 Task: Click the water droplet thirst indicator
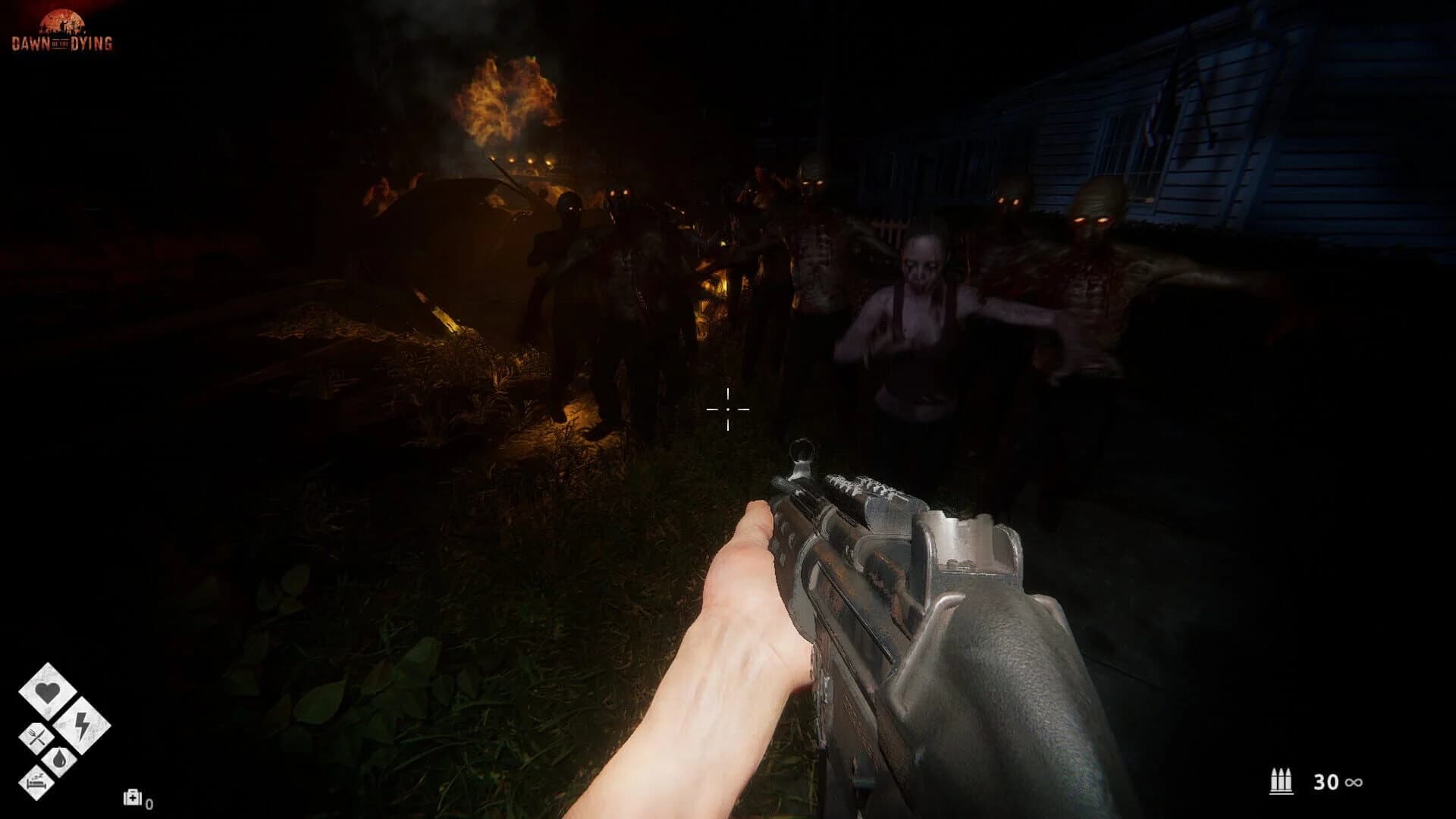[x=60, y=760]
